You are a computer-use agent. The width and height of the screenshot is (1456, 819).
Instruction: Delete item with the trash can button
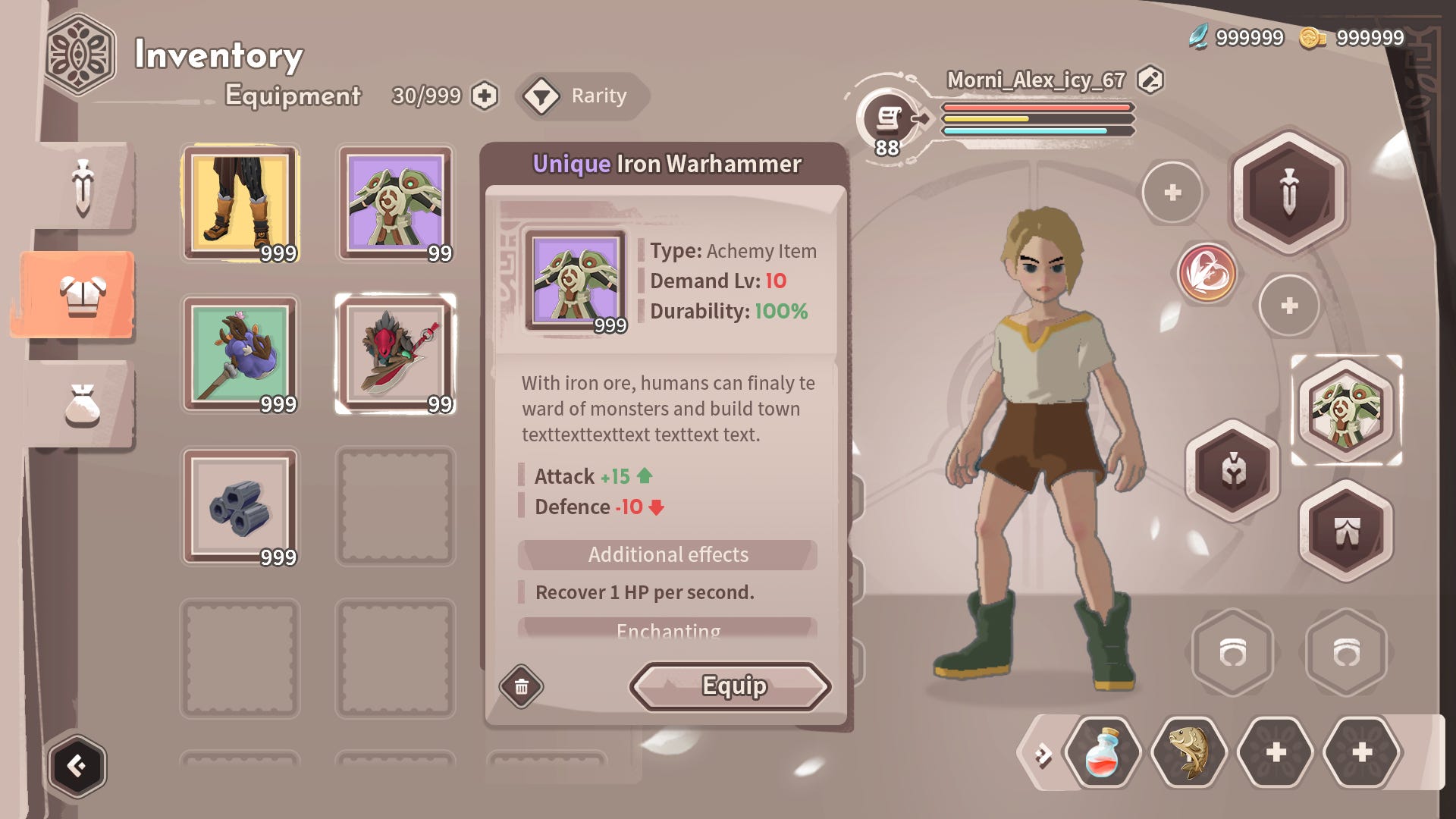coord(522,686)
